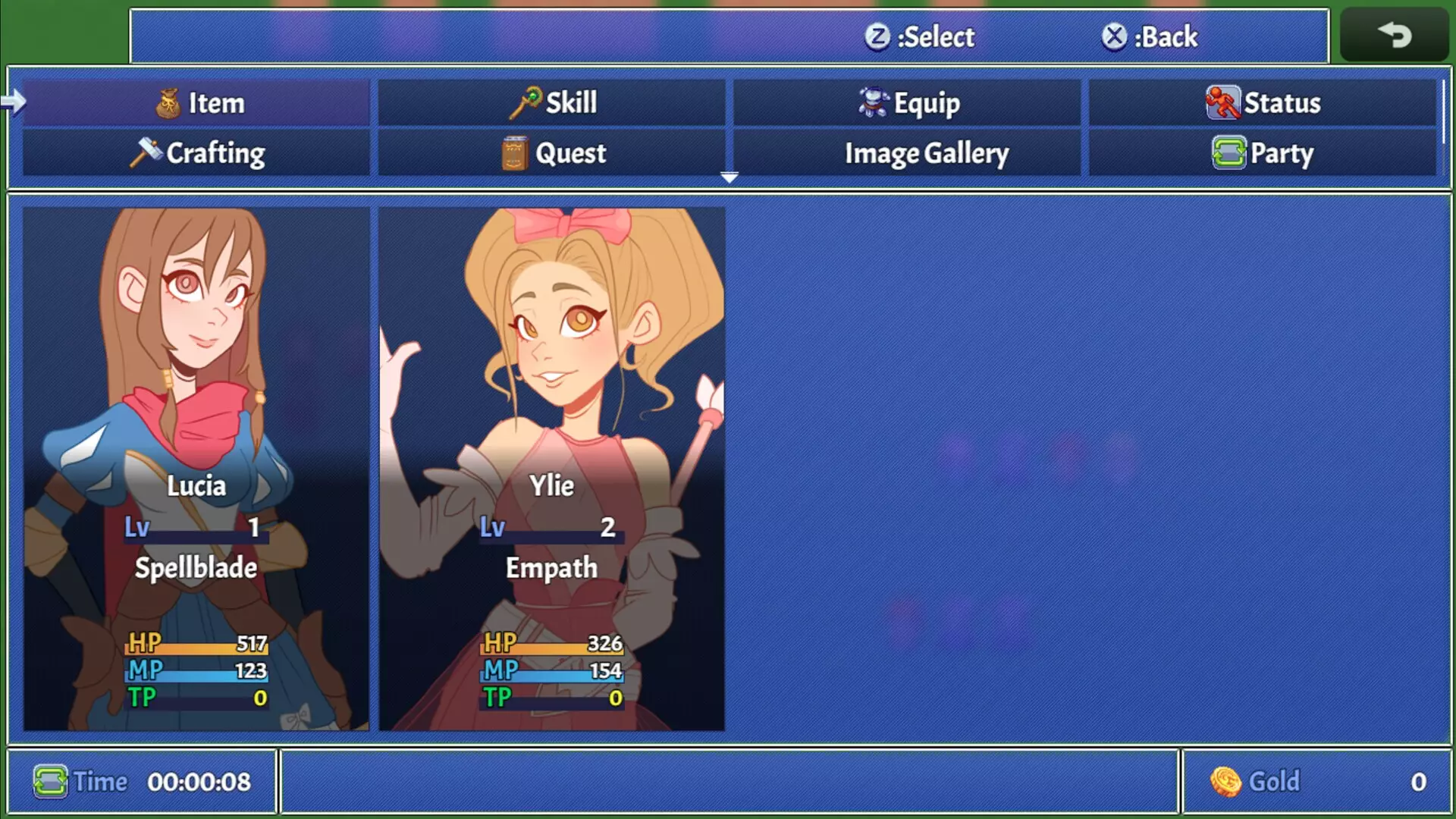Show the Status screen
The width and height of the screenshot is (1456, 819).
(x=1263, y=102)
